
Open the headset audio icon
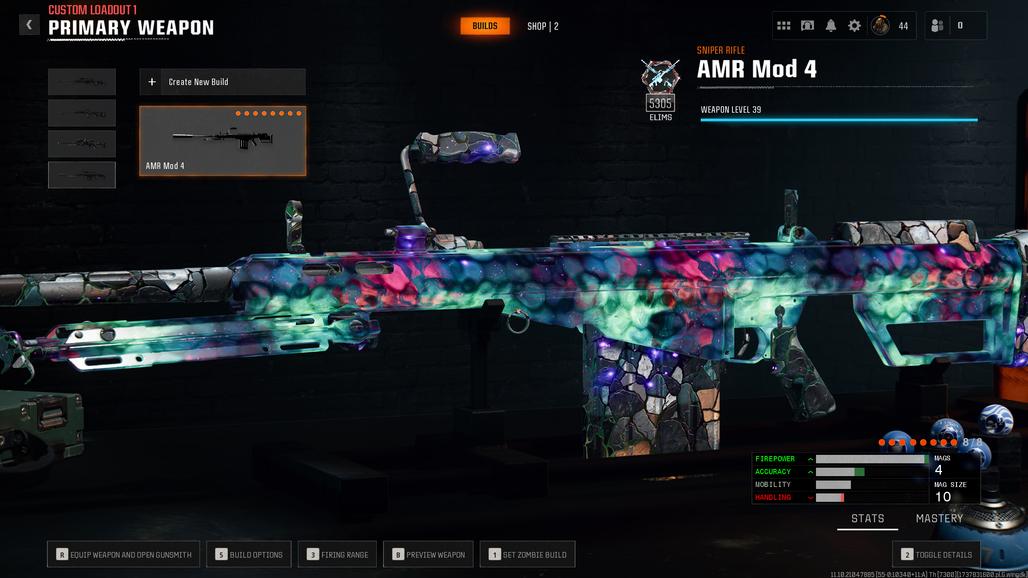click(x=807, y=26)
